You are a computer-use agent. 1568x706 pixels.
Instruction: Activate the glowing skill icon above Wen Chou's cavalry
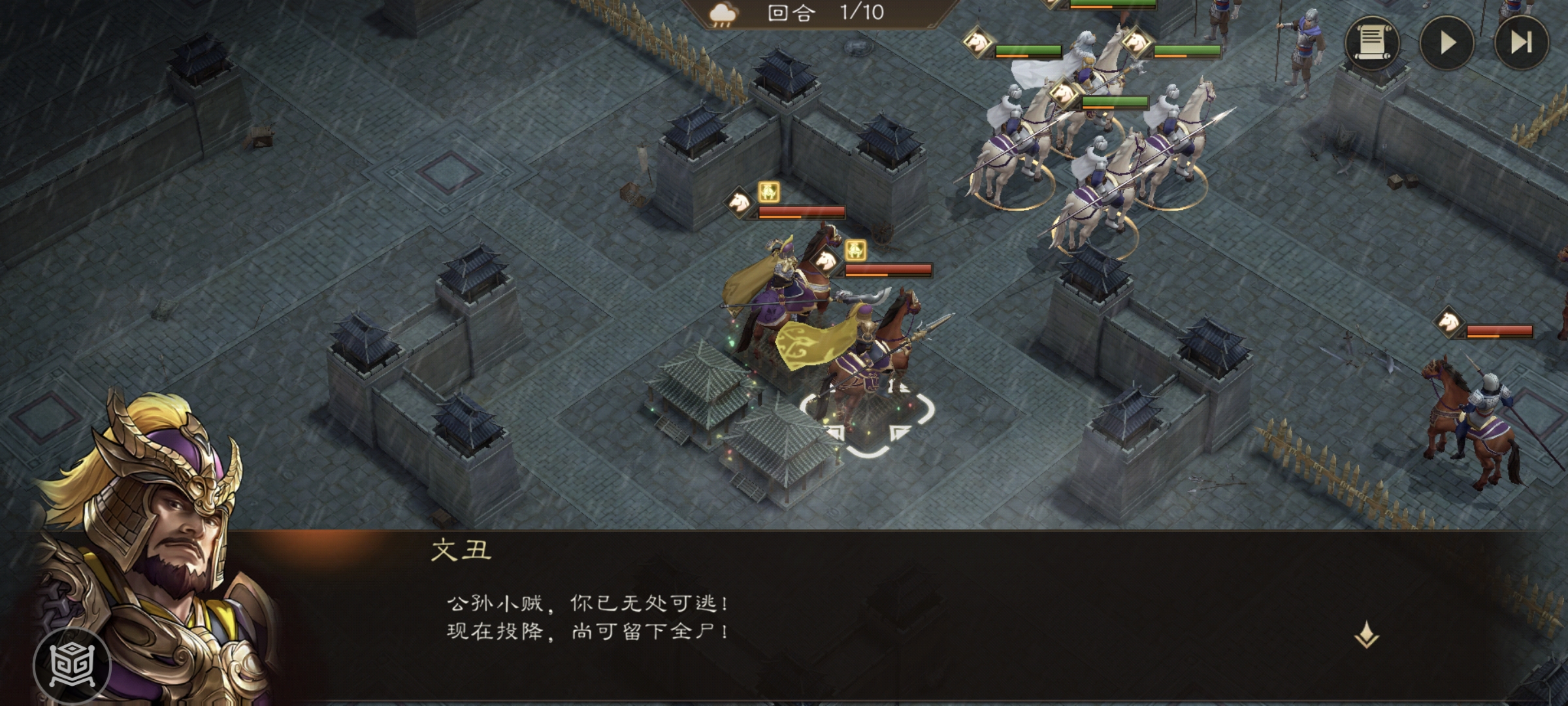tap(770, 192)
